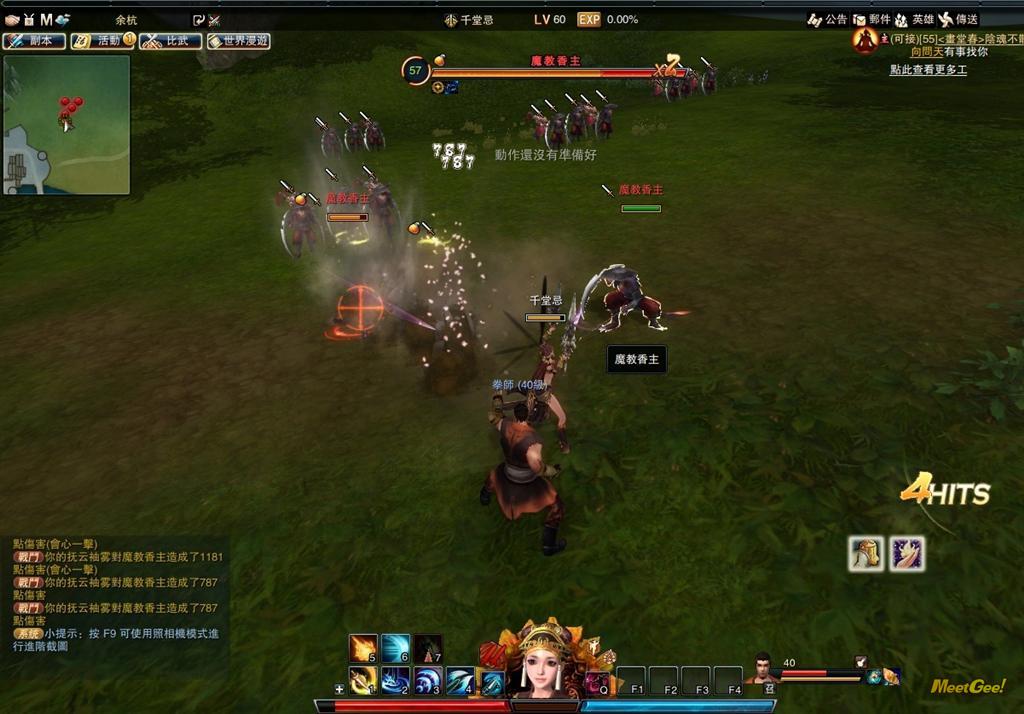Open the 傳送 teleport menu
Screen dimensions: 1024x714
click(x=958, y=19)
